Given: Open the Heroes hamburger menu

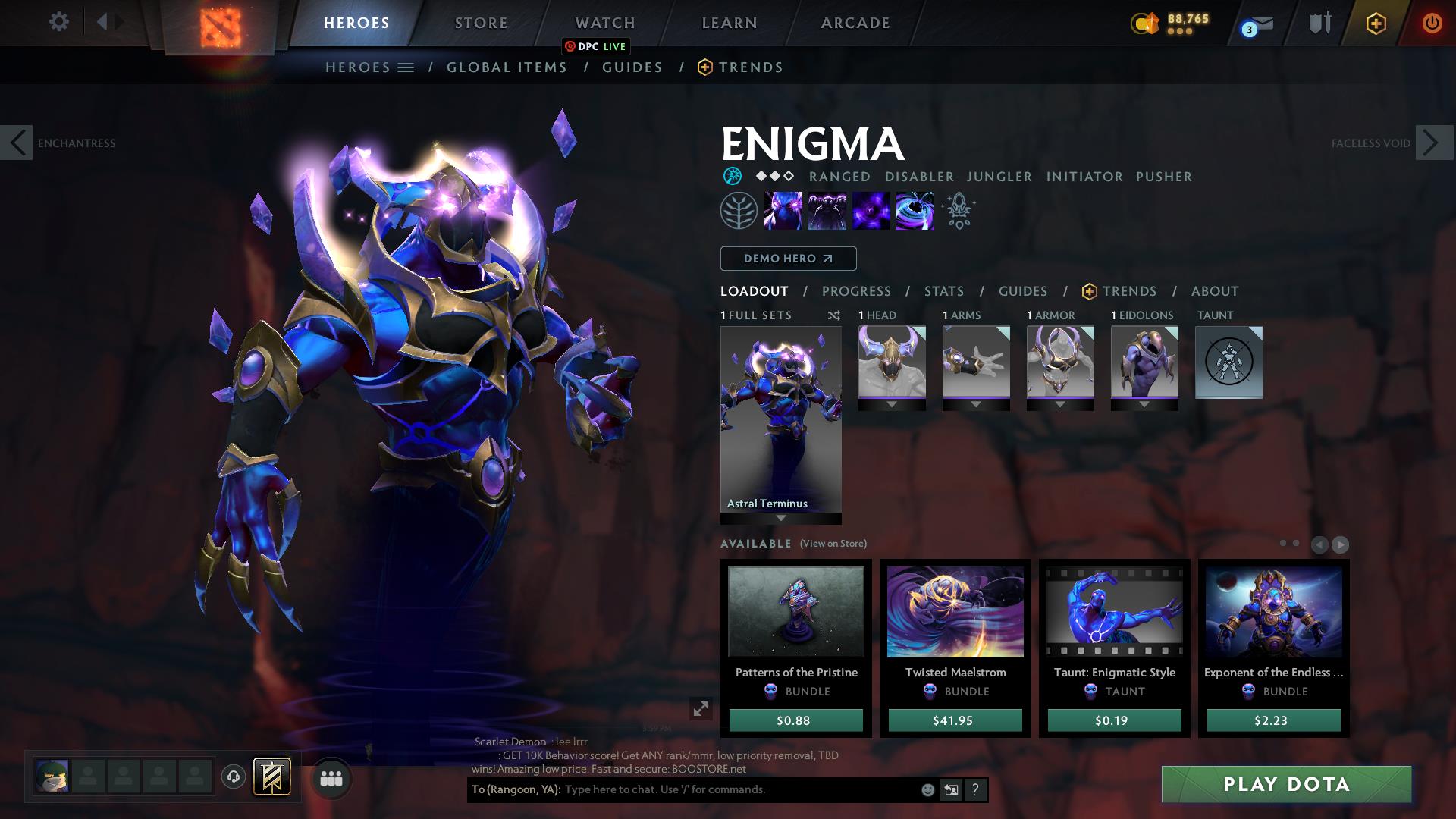Looking at the screenshot, I should click(406, 67).
